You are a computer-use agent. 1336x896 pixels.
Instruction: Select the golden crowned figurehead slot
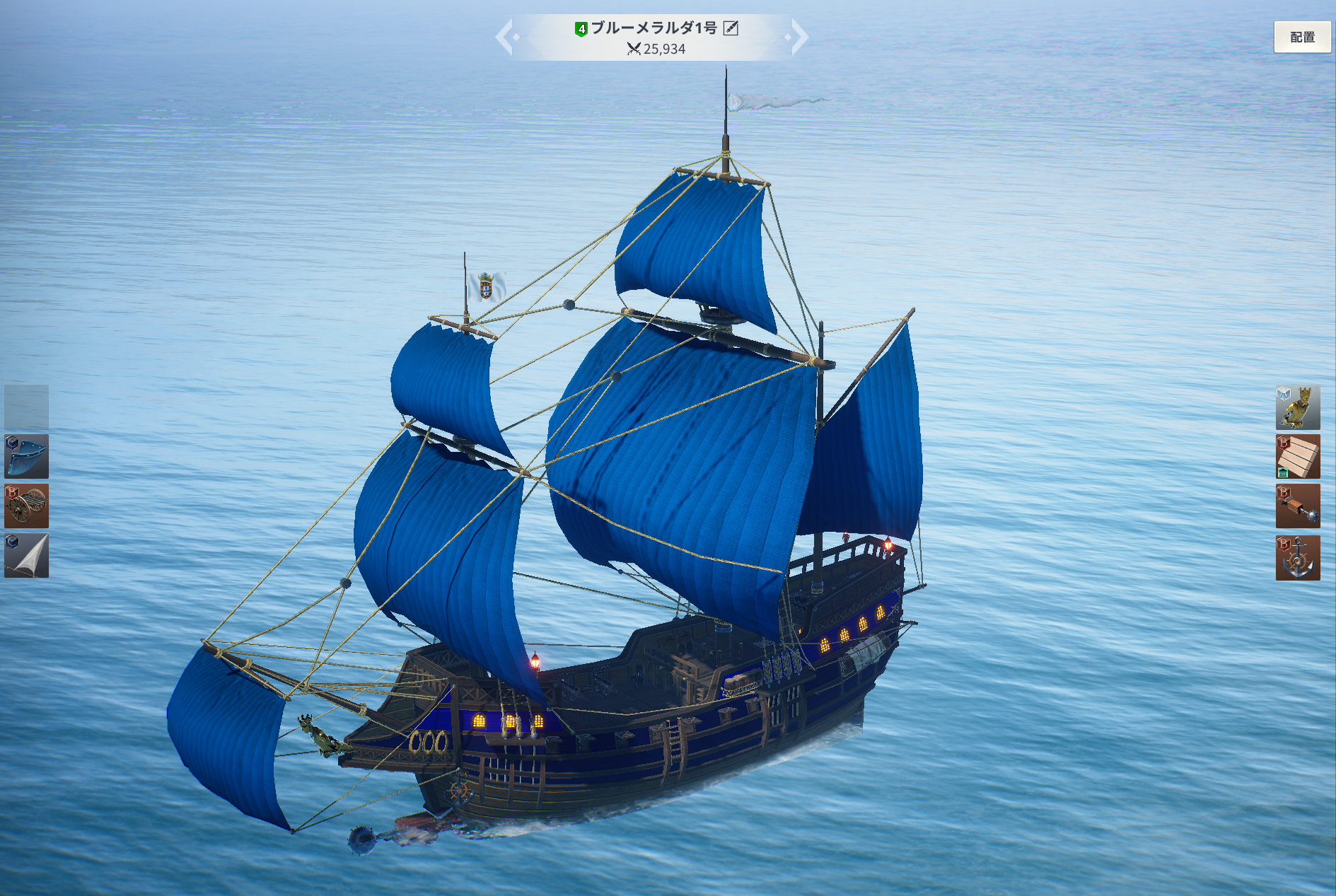click(x=1297, y=407)
